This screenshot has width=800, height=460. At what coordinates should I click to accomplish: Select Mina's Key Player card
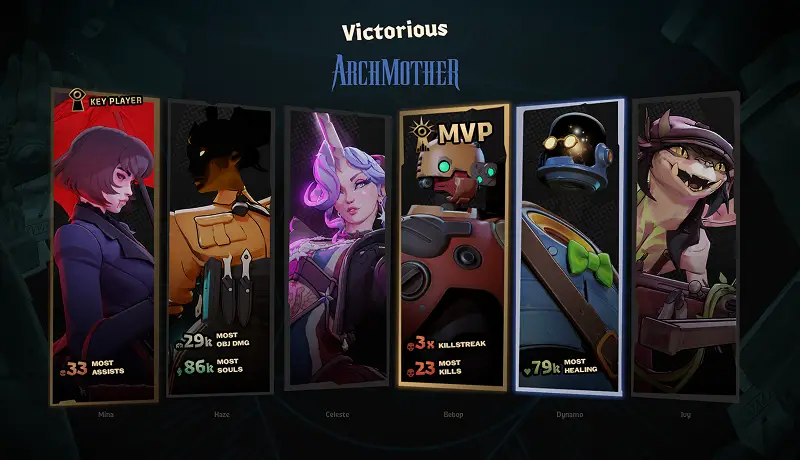[x=105, y=245]
